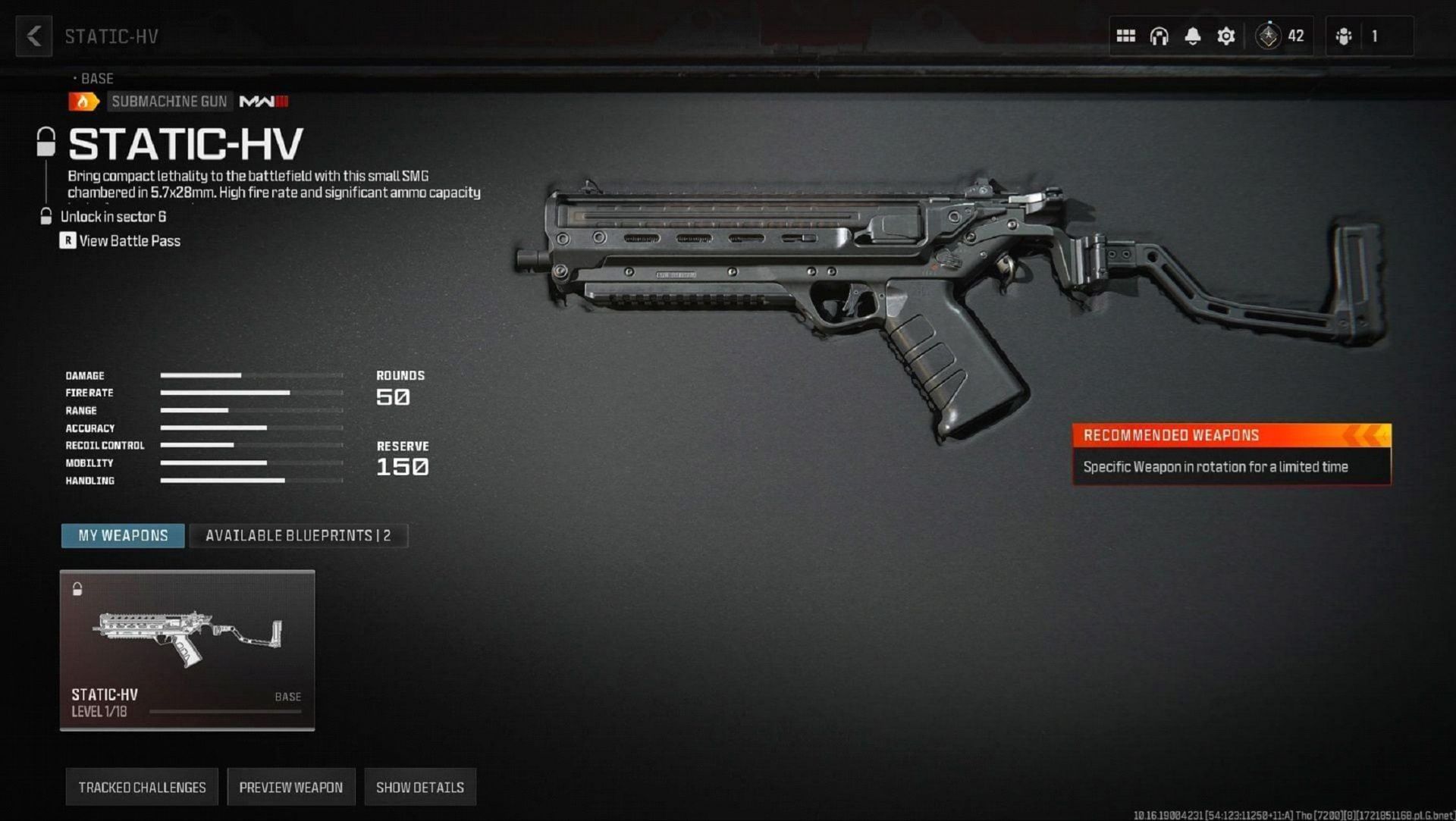Open notifications via the bell icon
This screenshot has height=821, width=1456.
1194,35
